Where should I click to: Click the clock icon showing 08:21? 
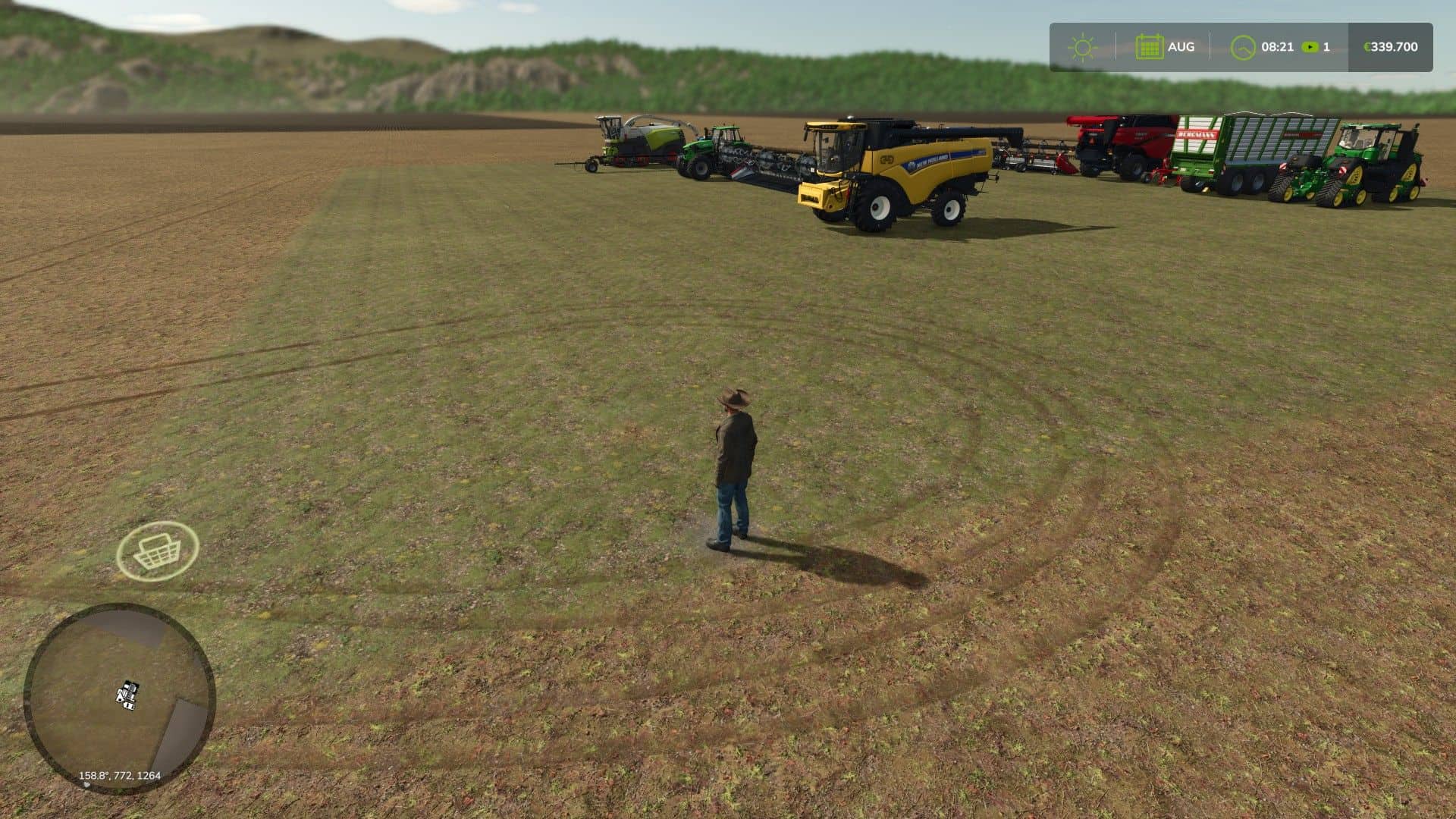point(1241,47)
